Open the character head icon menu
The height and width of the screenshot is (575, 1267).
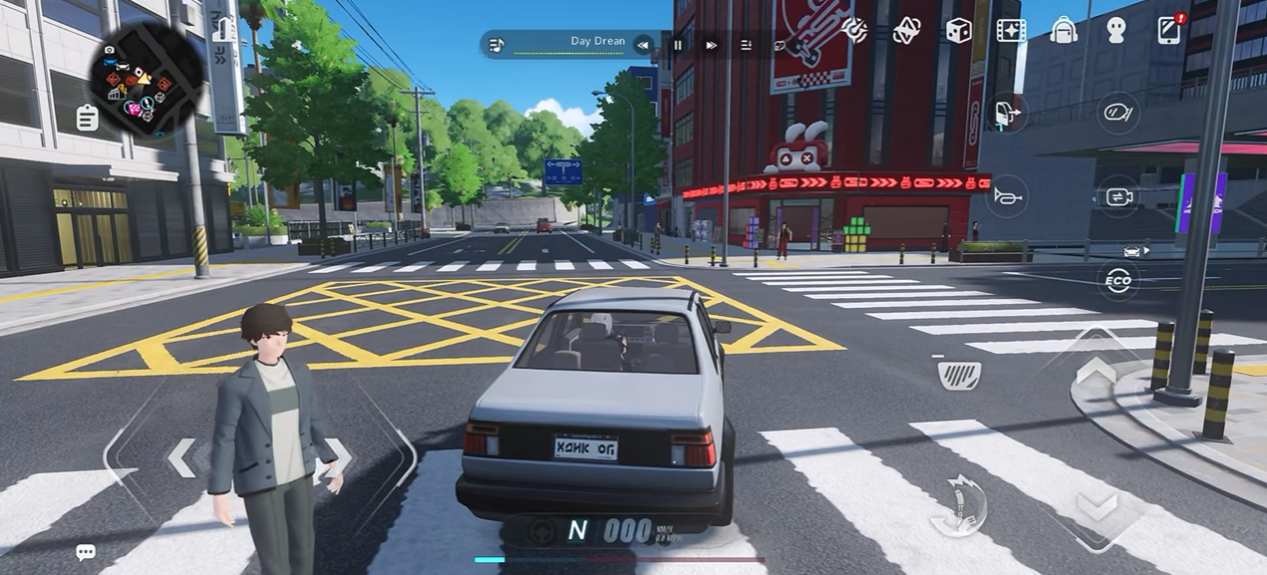(1116, 30)
